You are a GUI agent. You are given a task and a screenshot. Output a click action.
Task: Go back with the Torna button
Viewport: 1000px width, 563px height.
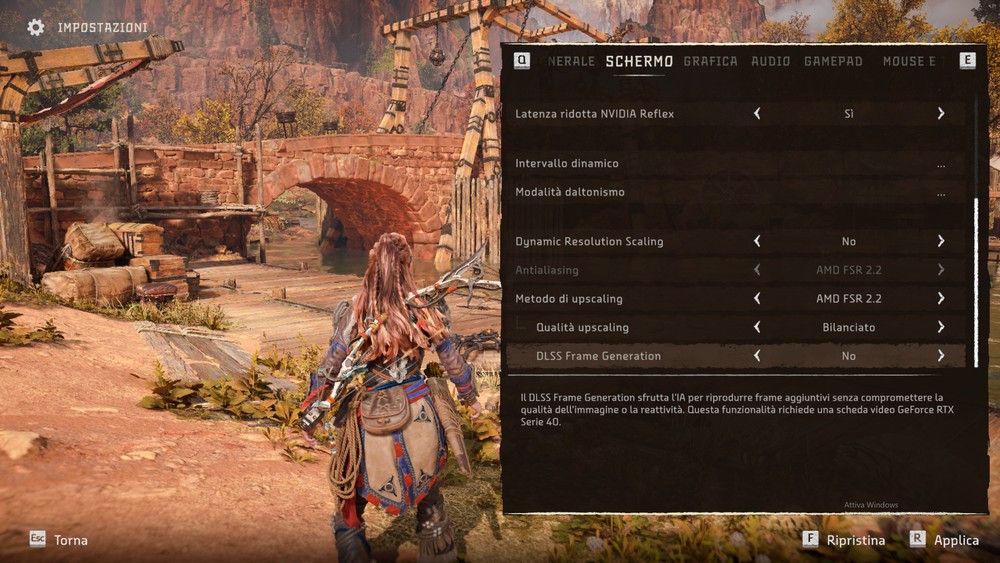click(x=59, y=540)
